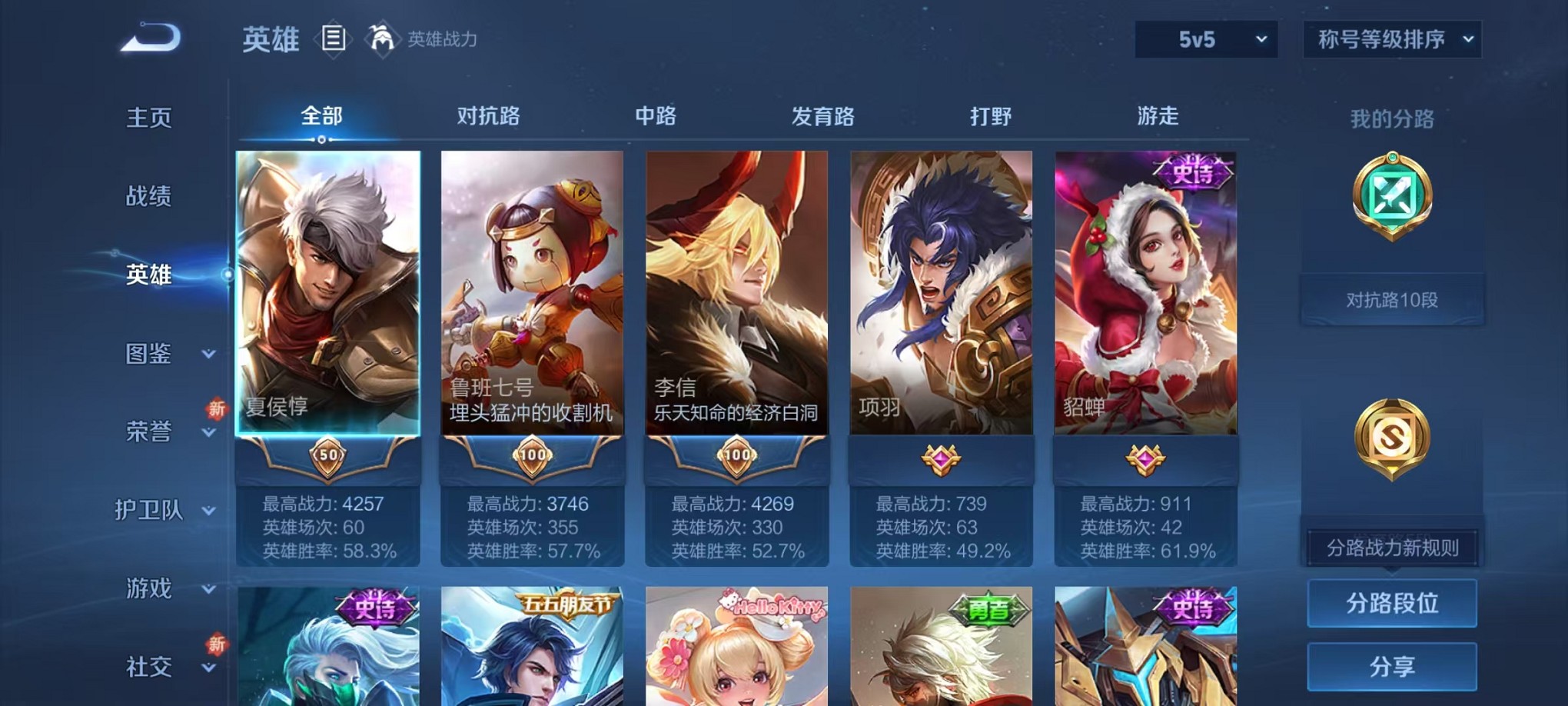Click the 分路段位 button

click(x=1391, y=604)
